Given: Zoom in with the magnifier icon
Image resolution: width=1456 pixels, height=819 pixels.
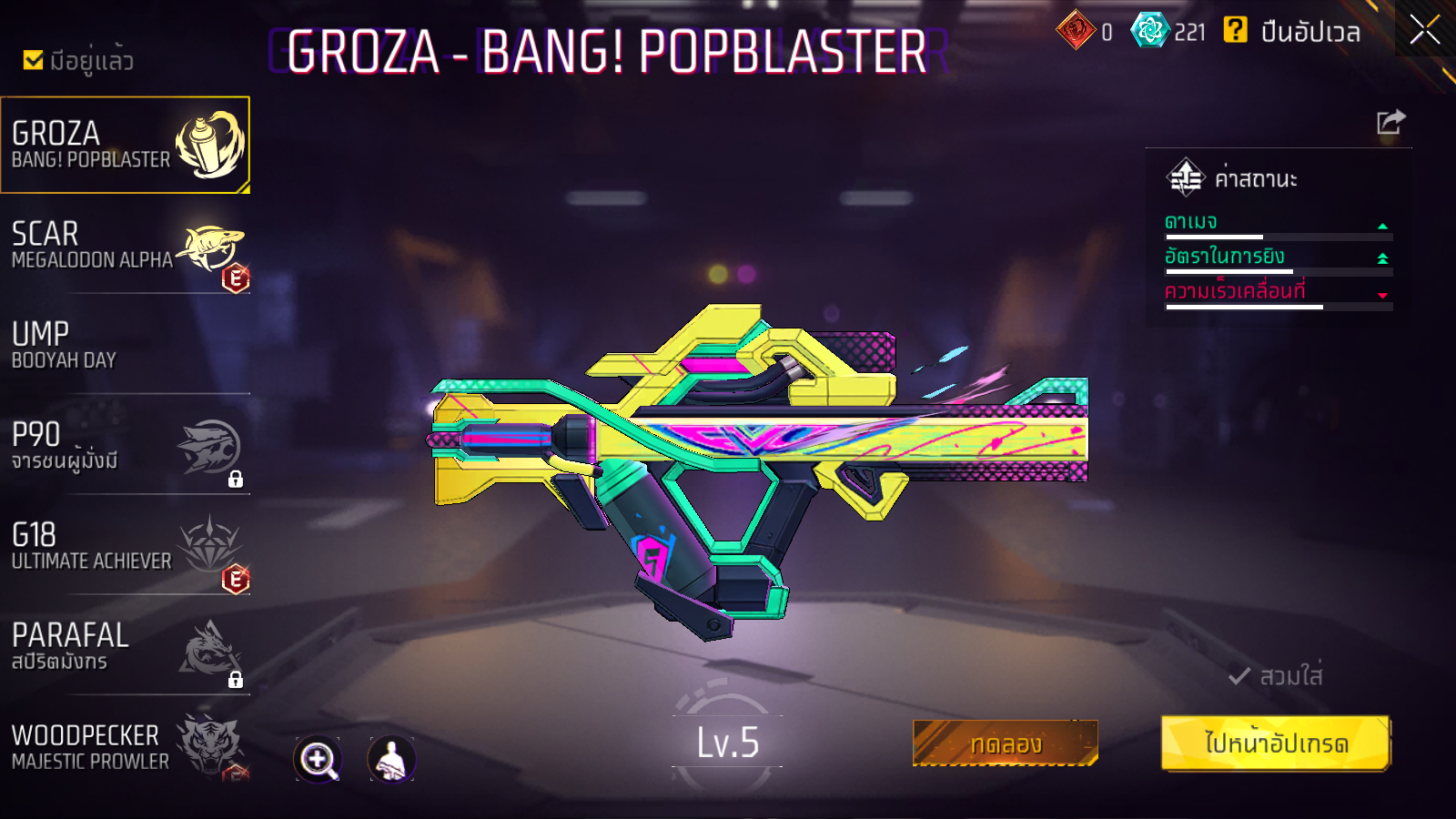Looking at the screenshot, I should click(x=318, y=759).
